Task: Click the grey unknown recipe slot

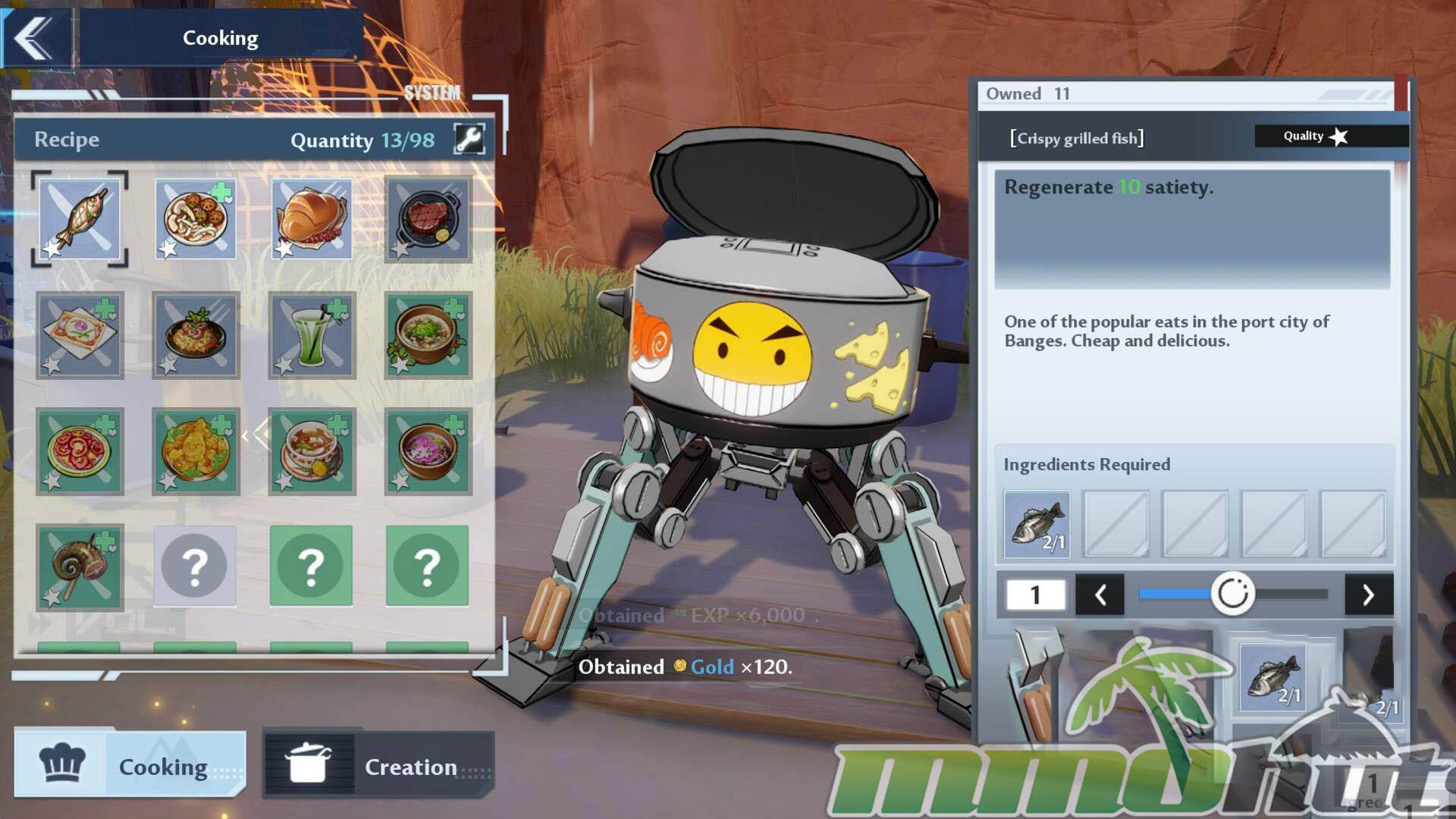Action: 196,566
